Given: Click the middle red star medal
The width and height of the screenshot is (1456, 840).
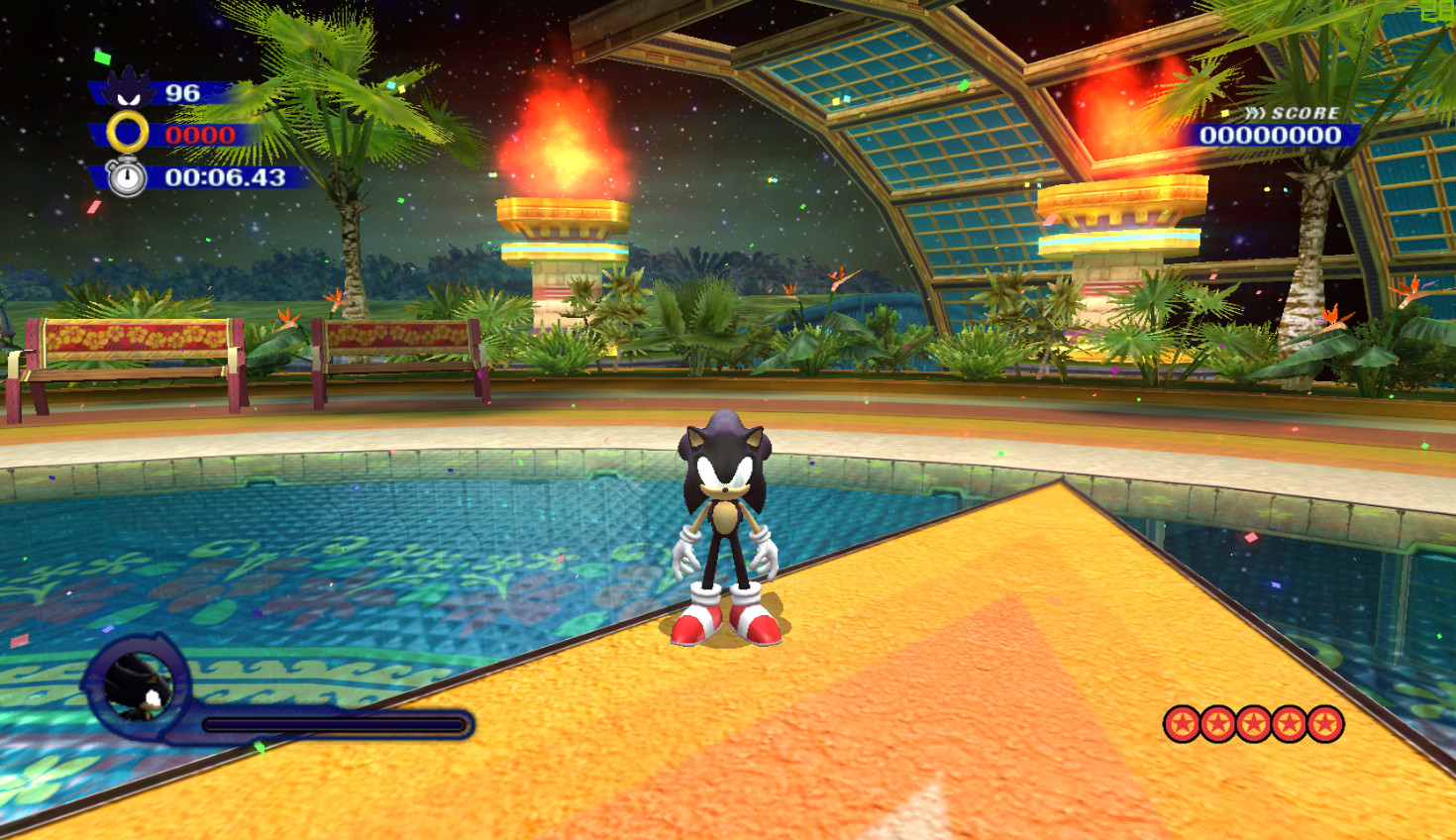Looking at the screenshot, I should point(1256,724).
